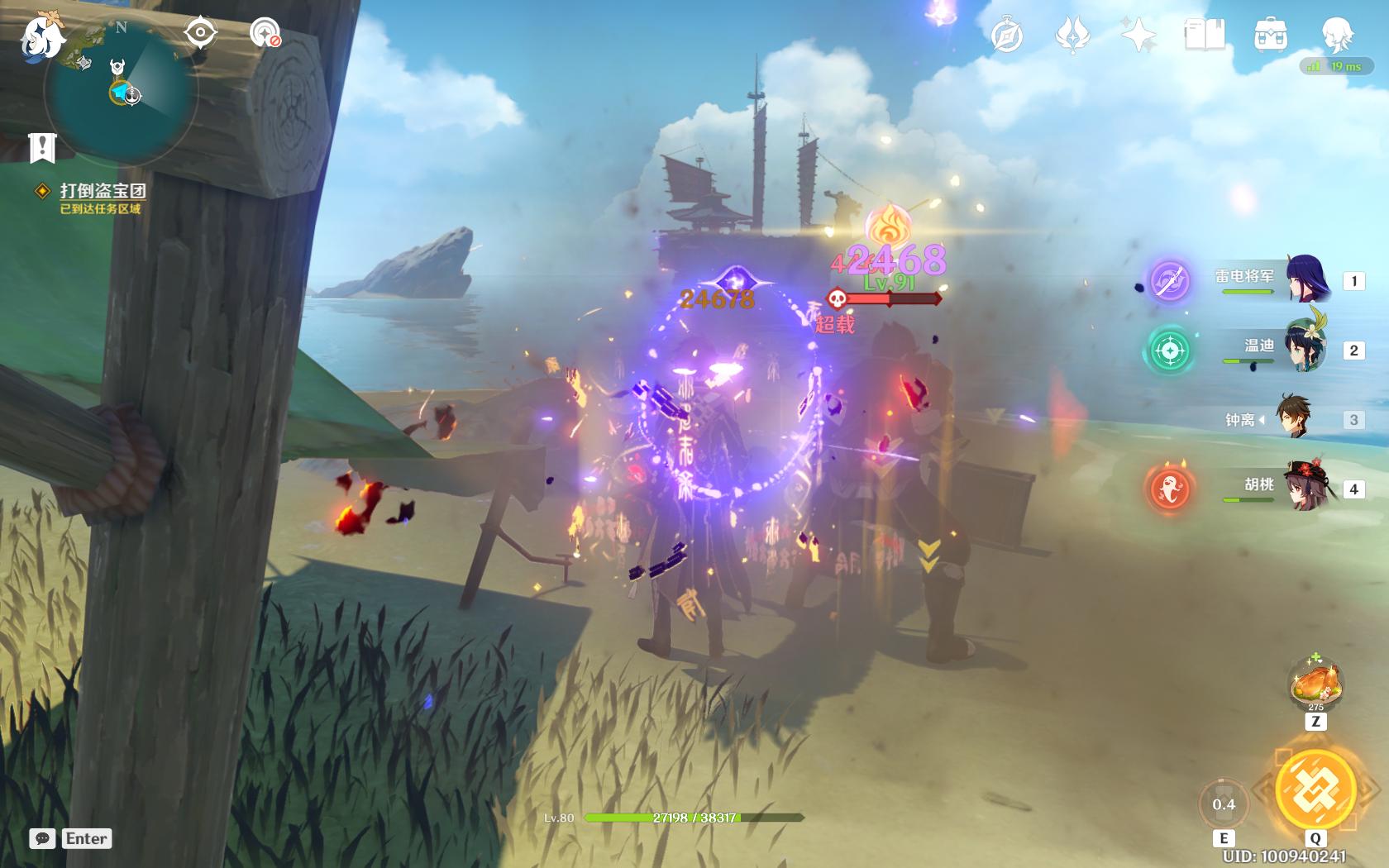
Task: Open the inventory backpack
Action: tap(1270, 36)
